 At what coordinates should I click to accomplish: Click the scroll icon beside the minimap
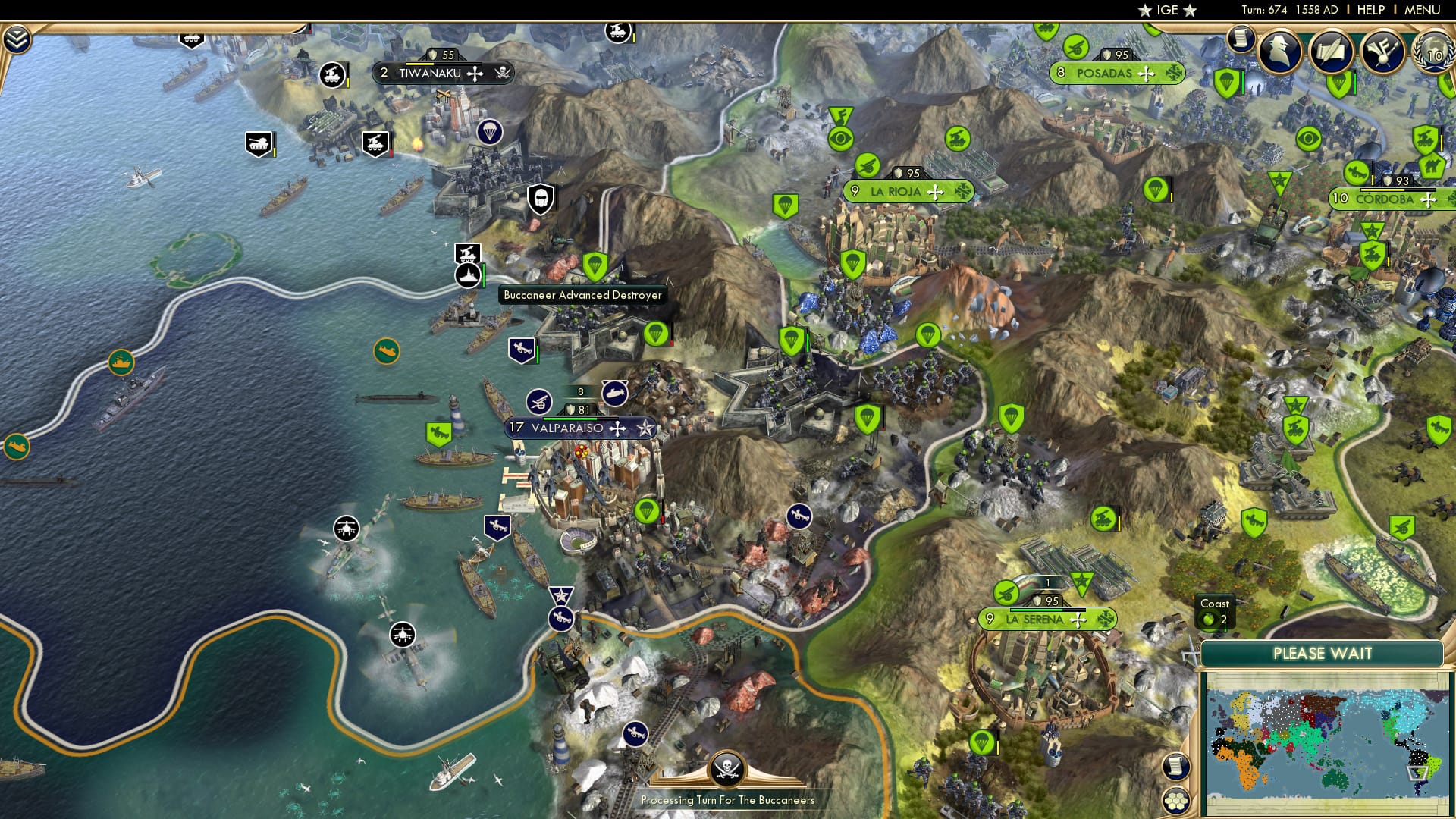[1176, 767]
